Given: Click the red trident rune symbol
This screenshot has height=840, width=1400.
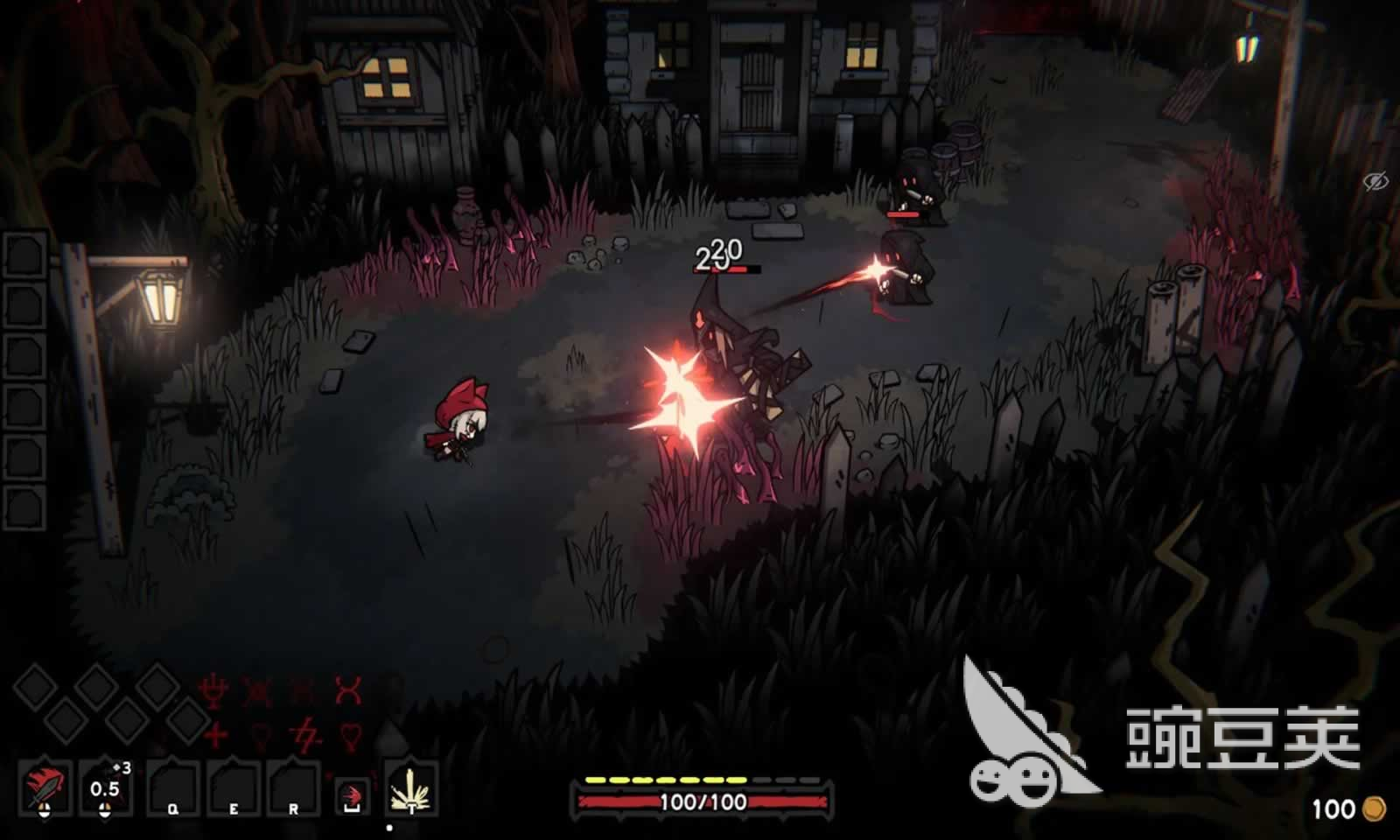Looking at the screenshot, I should (x=213, y=692).
